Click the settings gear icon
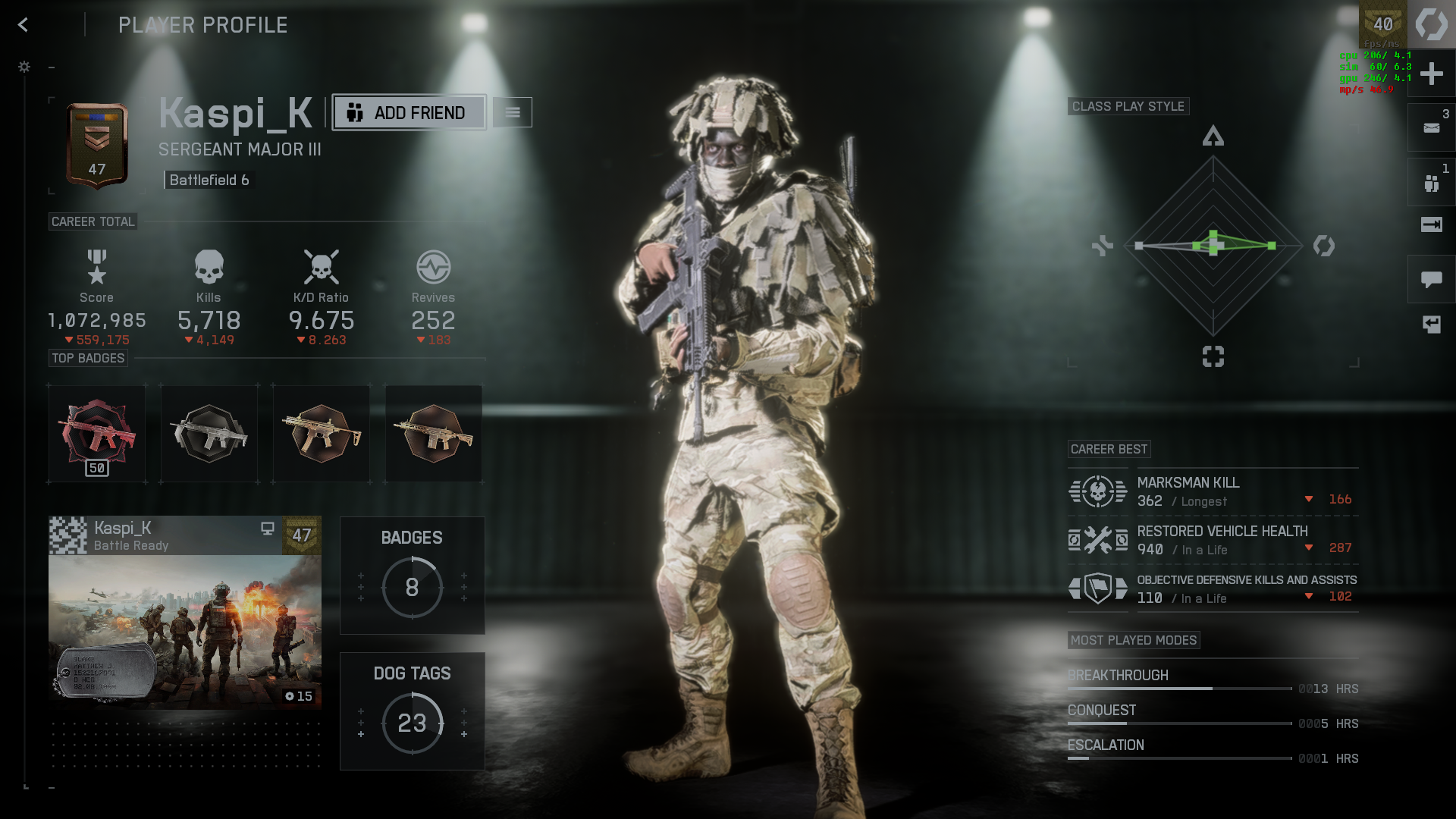Screen dimensions: 1456x819 [24, 67]
